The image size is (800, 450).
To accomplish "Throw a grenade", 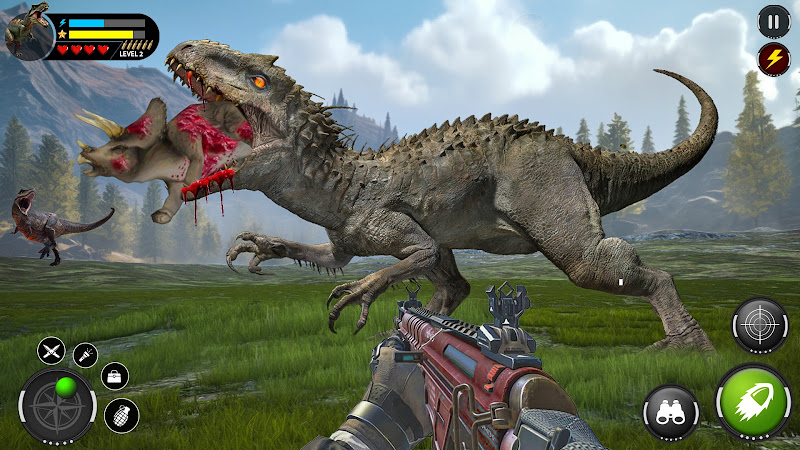I will click(122, 415).
